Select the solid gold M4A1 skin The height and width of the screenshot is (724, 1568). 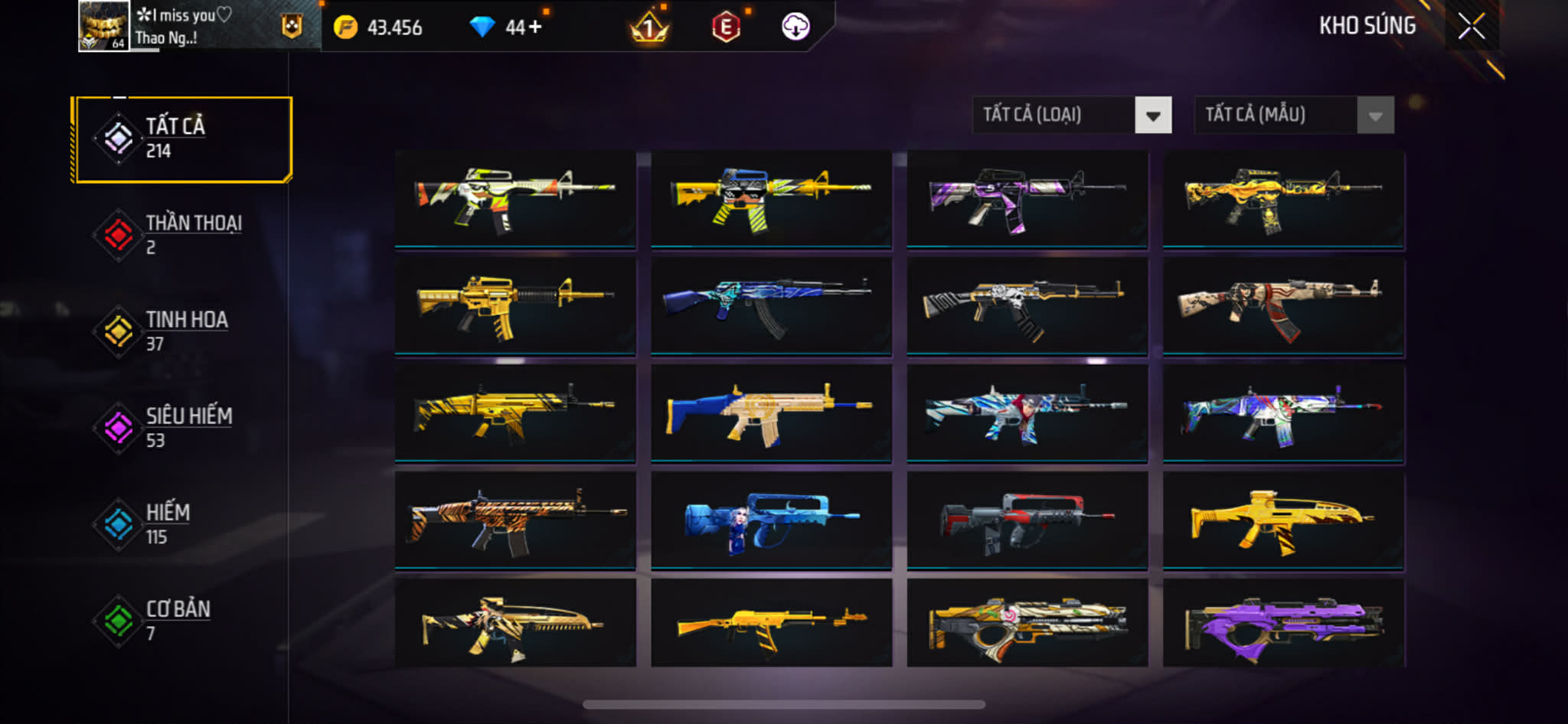coord(514,306)
